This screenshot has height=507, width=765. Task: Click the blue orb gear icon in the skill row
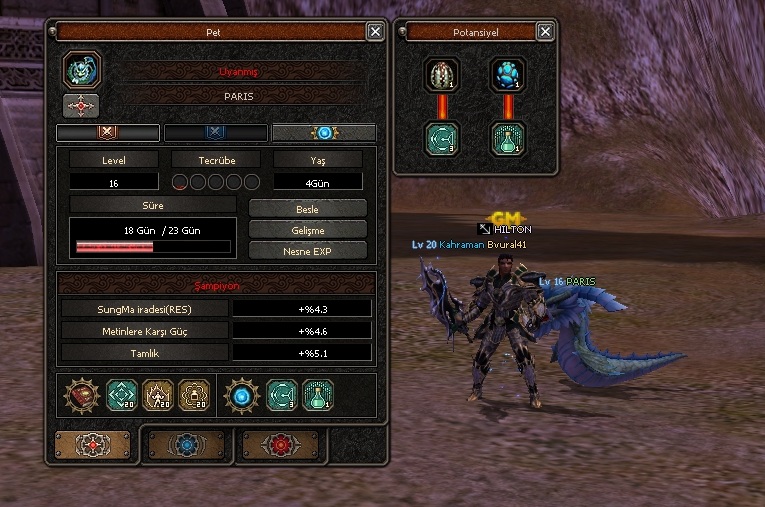240,396
